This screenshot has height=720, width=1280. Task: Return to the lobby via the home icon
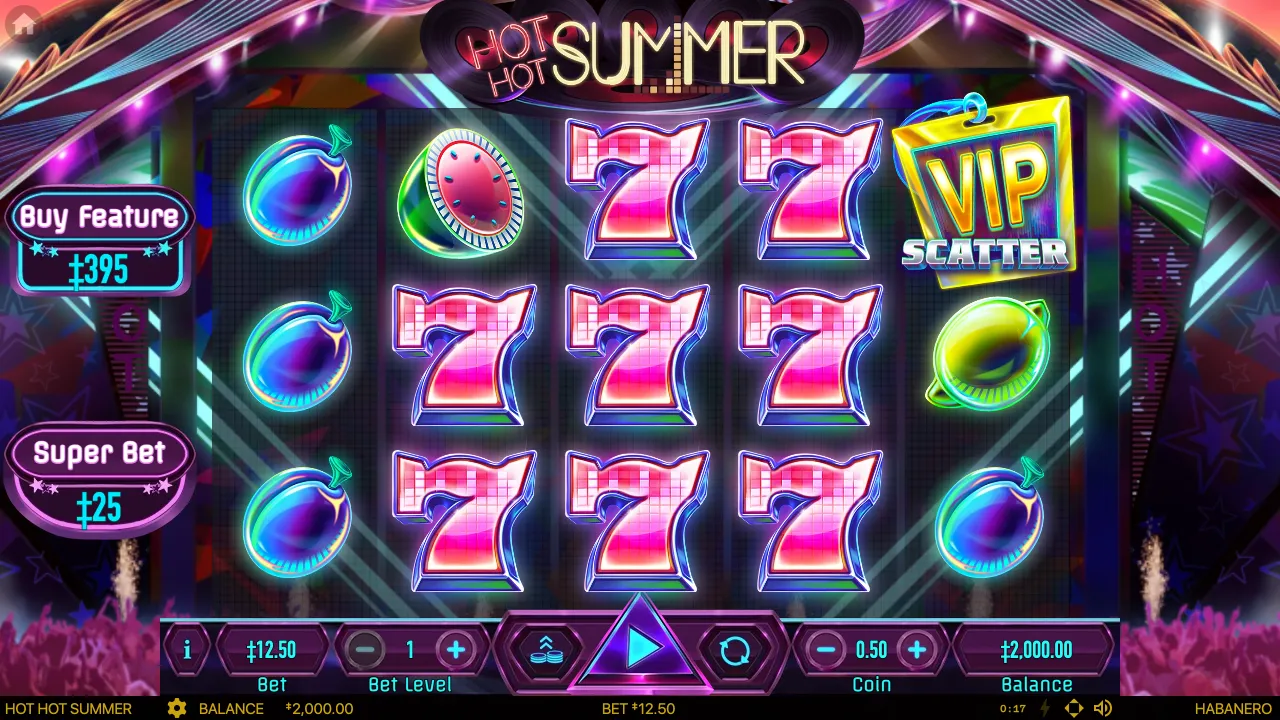(23, 25)
